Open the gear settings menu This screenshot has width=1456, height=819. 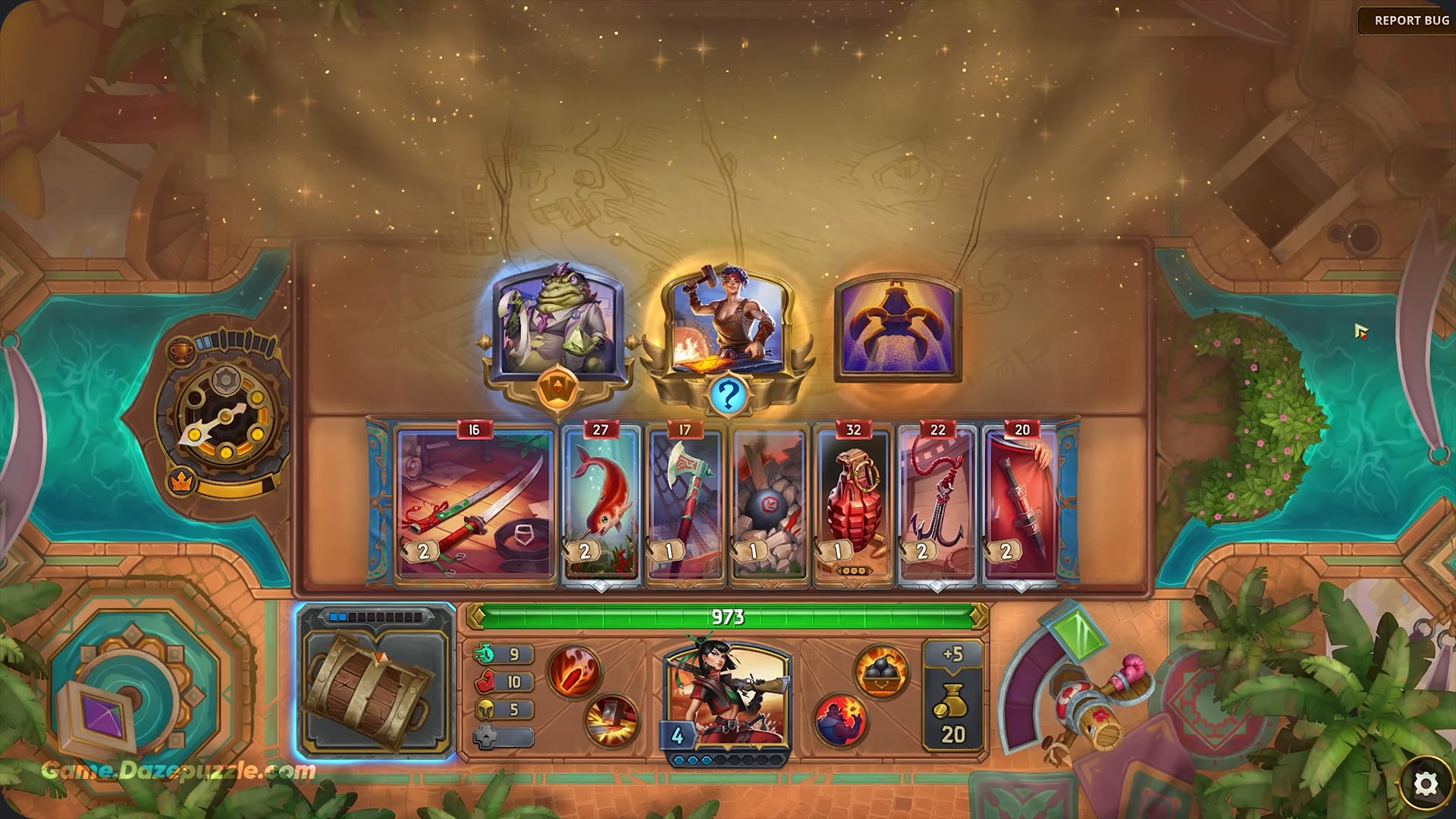1426,784
